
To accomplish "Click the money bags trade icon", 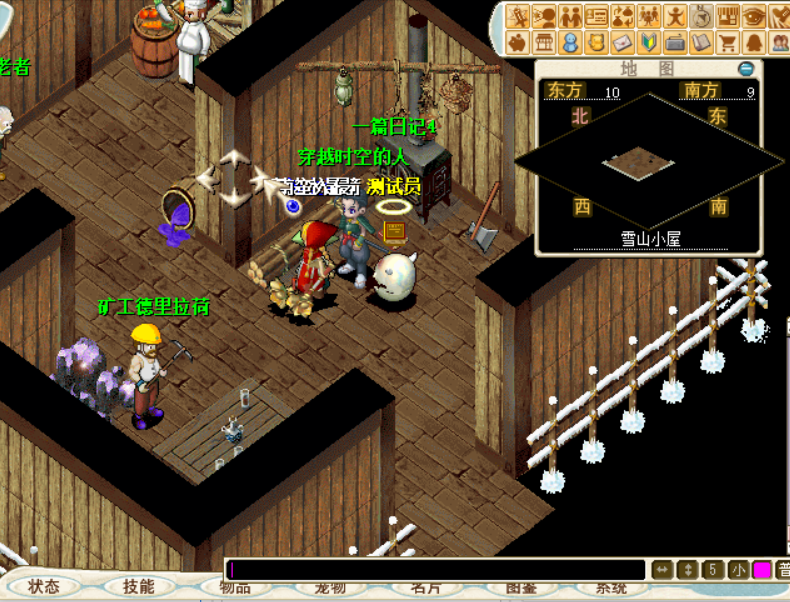I will tap(623, 17).
